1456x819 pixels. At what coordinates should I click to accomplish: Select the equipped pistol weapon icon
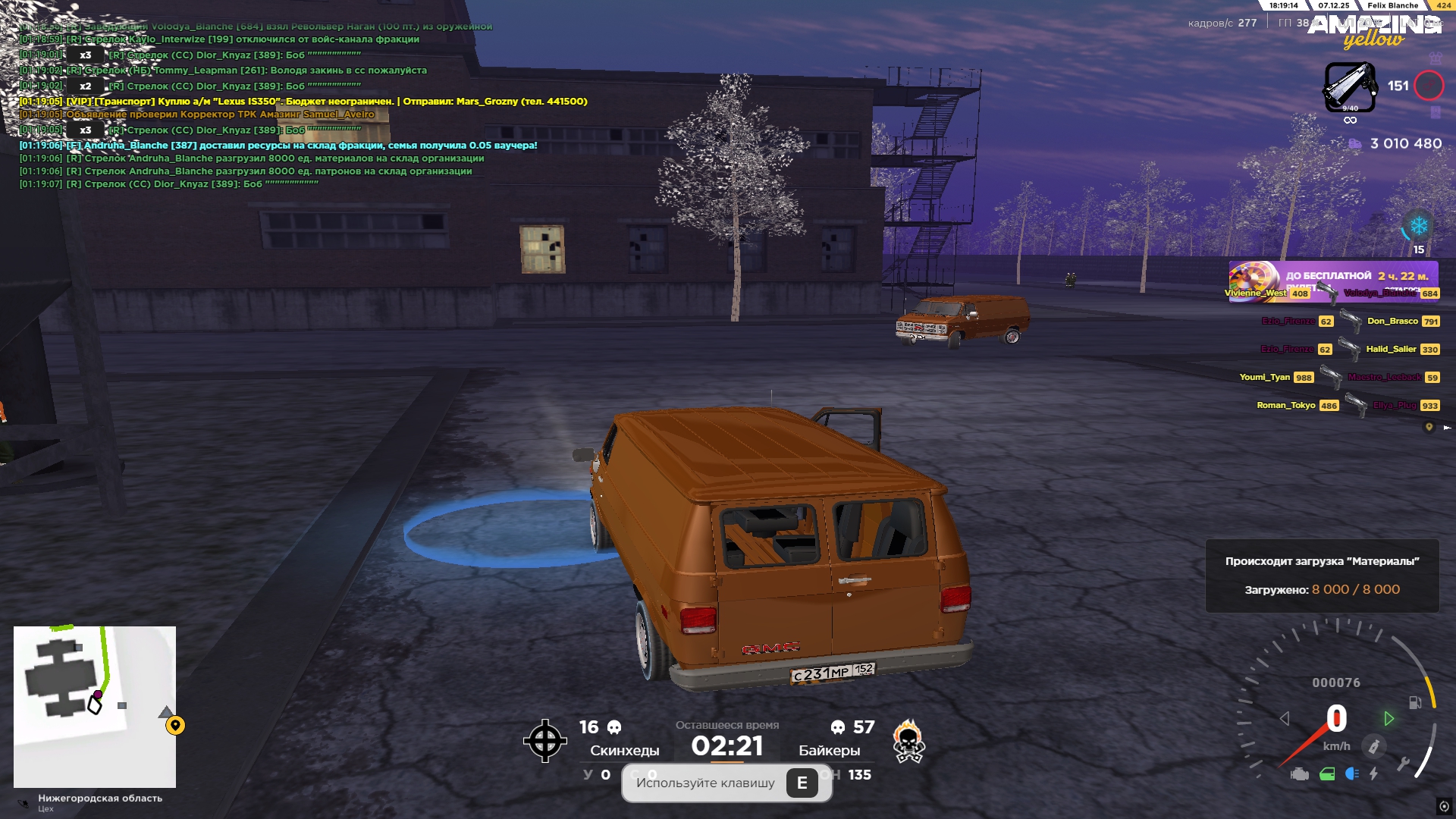click(1350, 86)
